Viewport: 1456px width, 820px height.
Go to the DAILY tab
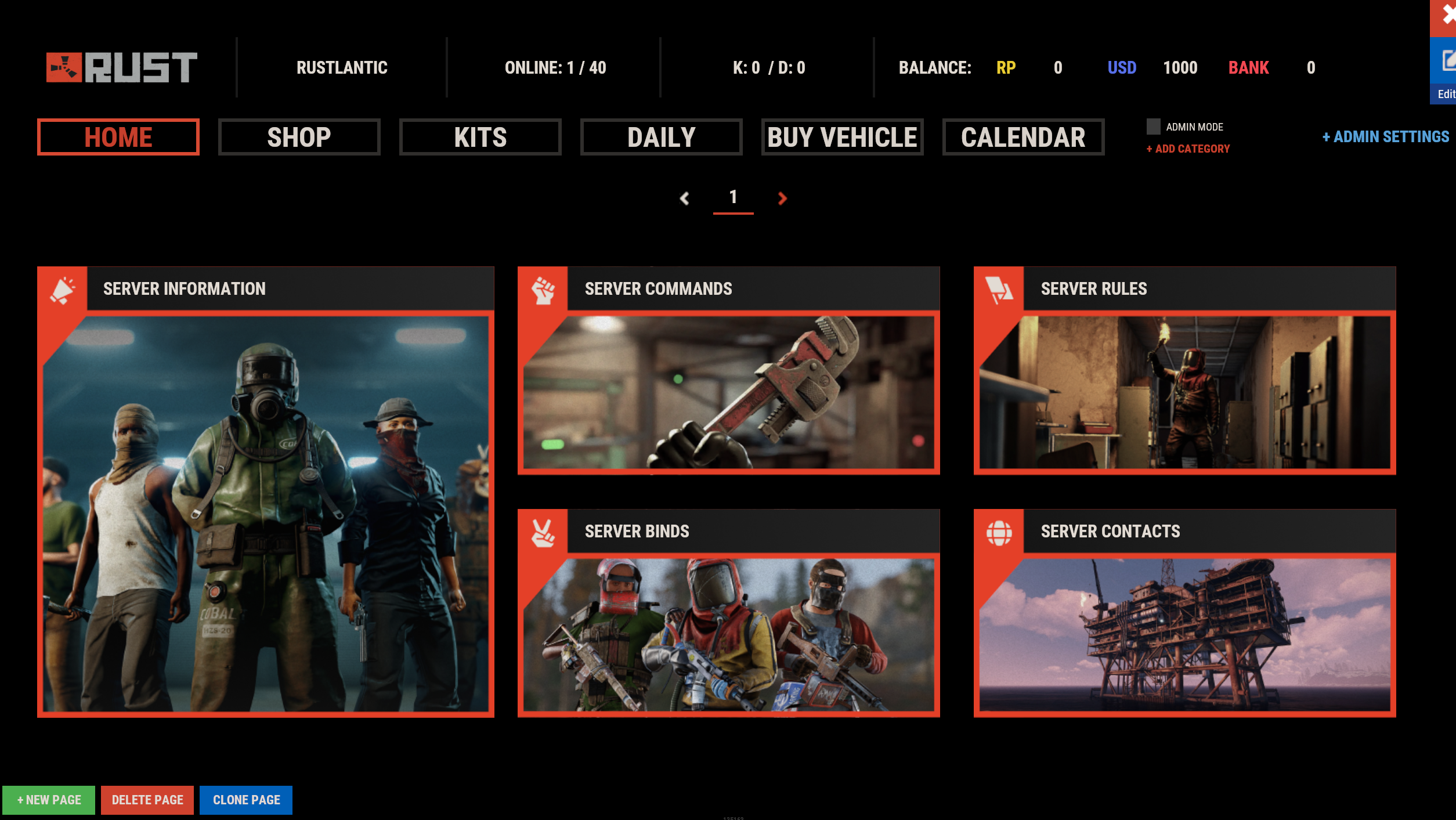(x=661, y=138)
